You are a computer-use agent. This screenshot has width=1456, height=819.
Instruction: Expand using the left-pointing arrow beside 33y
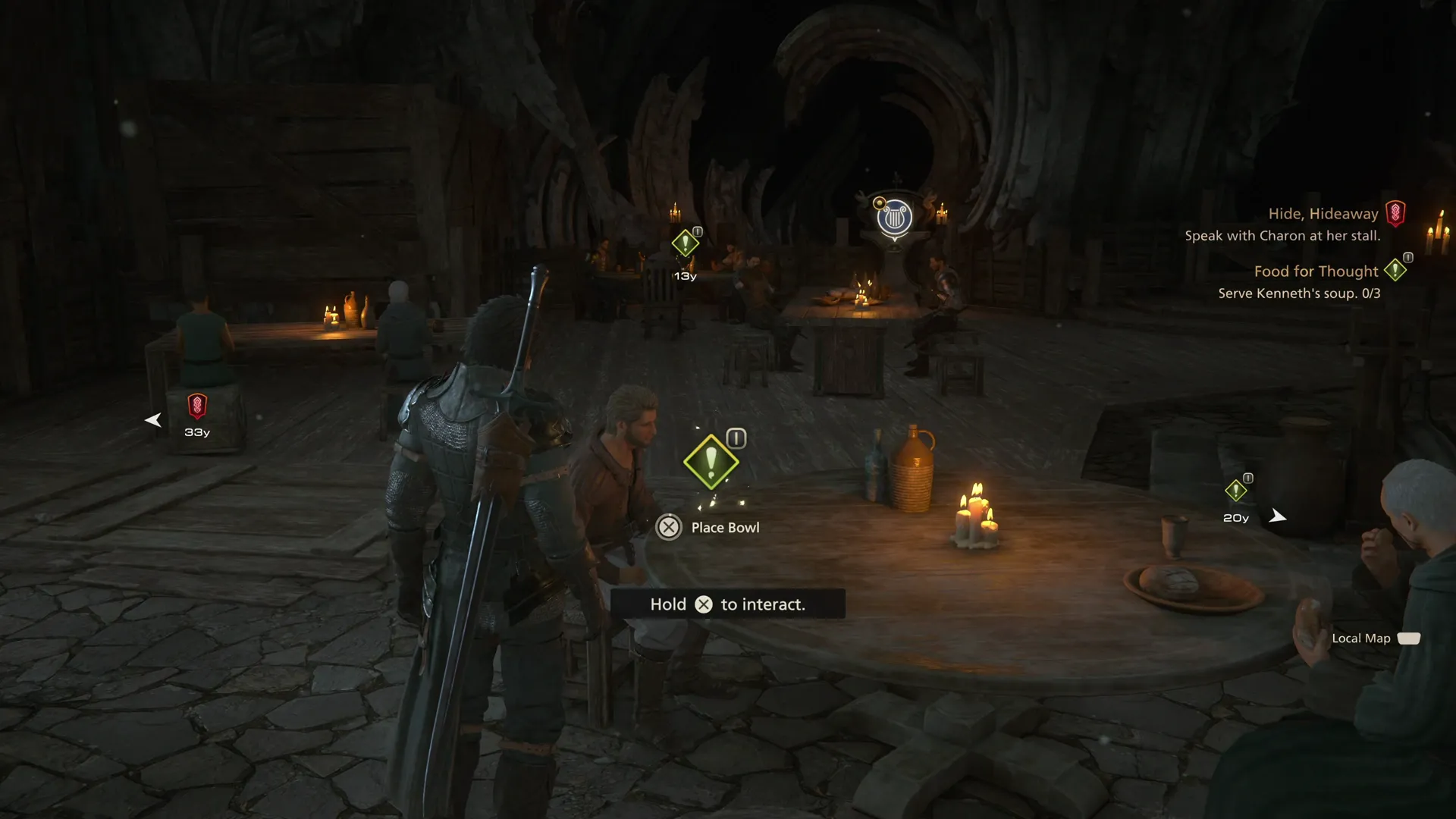(153, 419)
